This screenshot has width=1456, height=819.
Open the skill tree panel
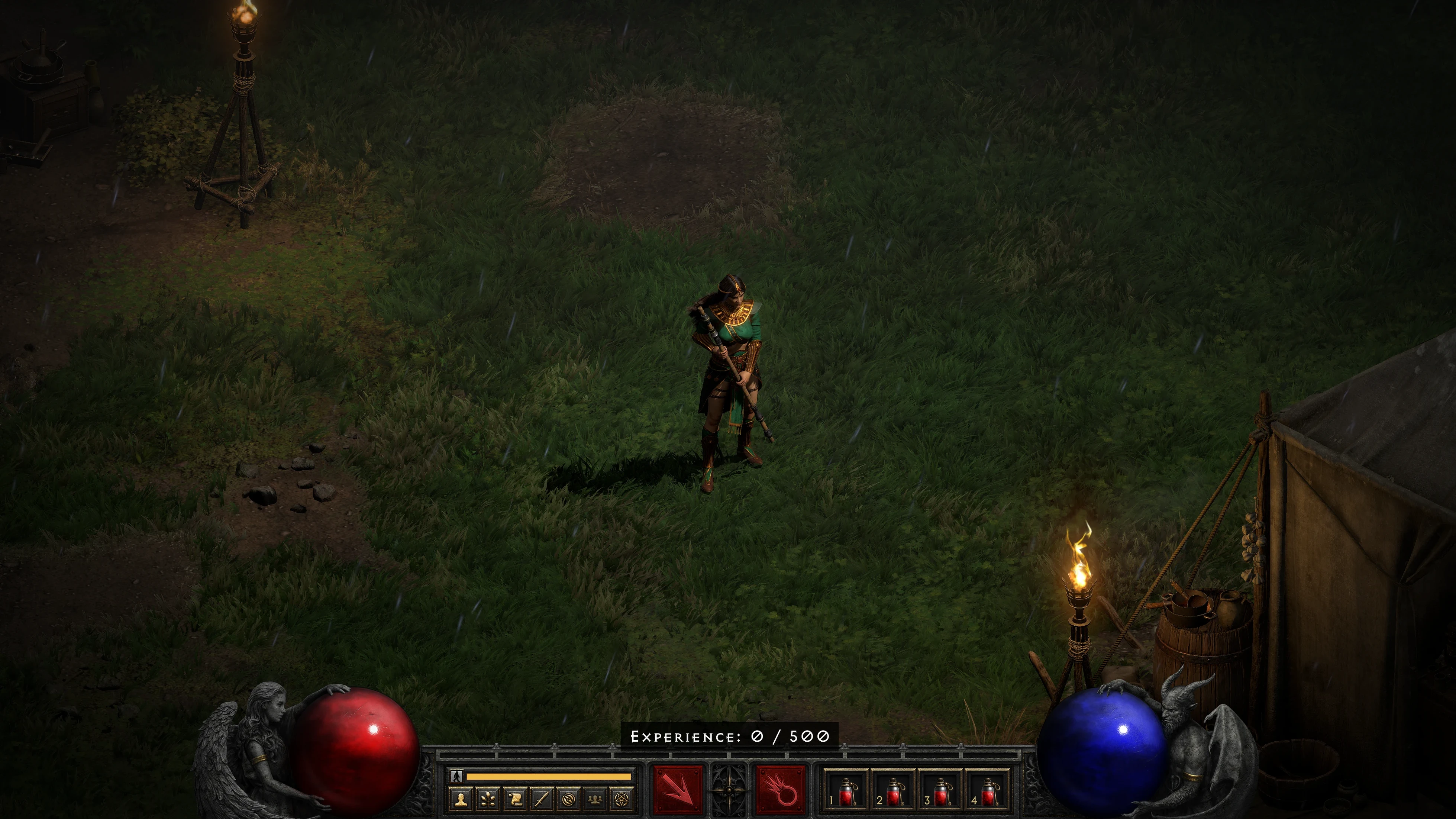click(x=488, y=799)
